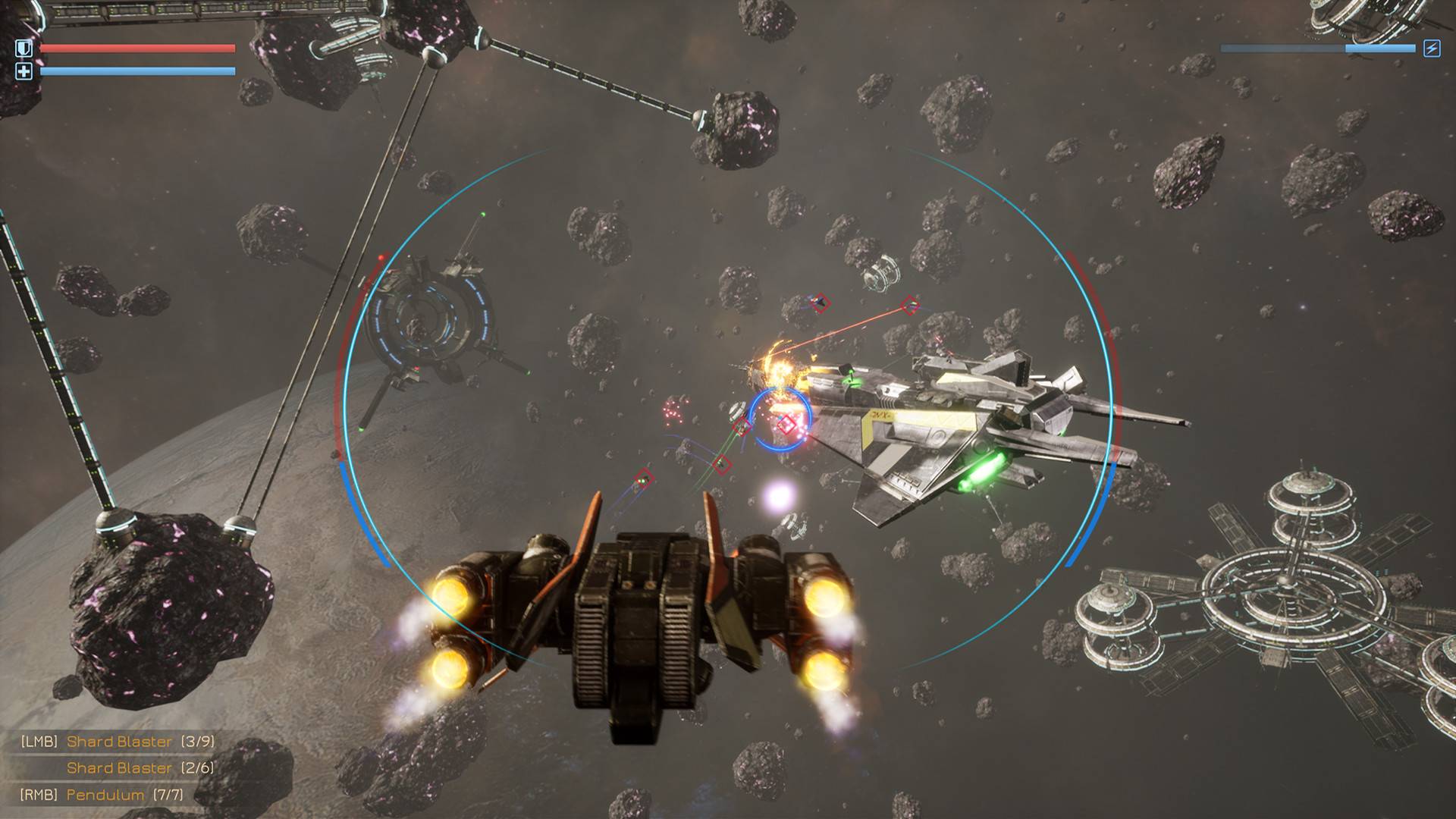Click the shield icon beside the red bar

point(24,49)
